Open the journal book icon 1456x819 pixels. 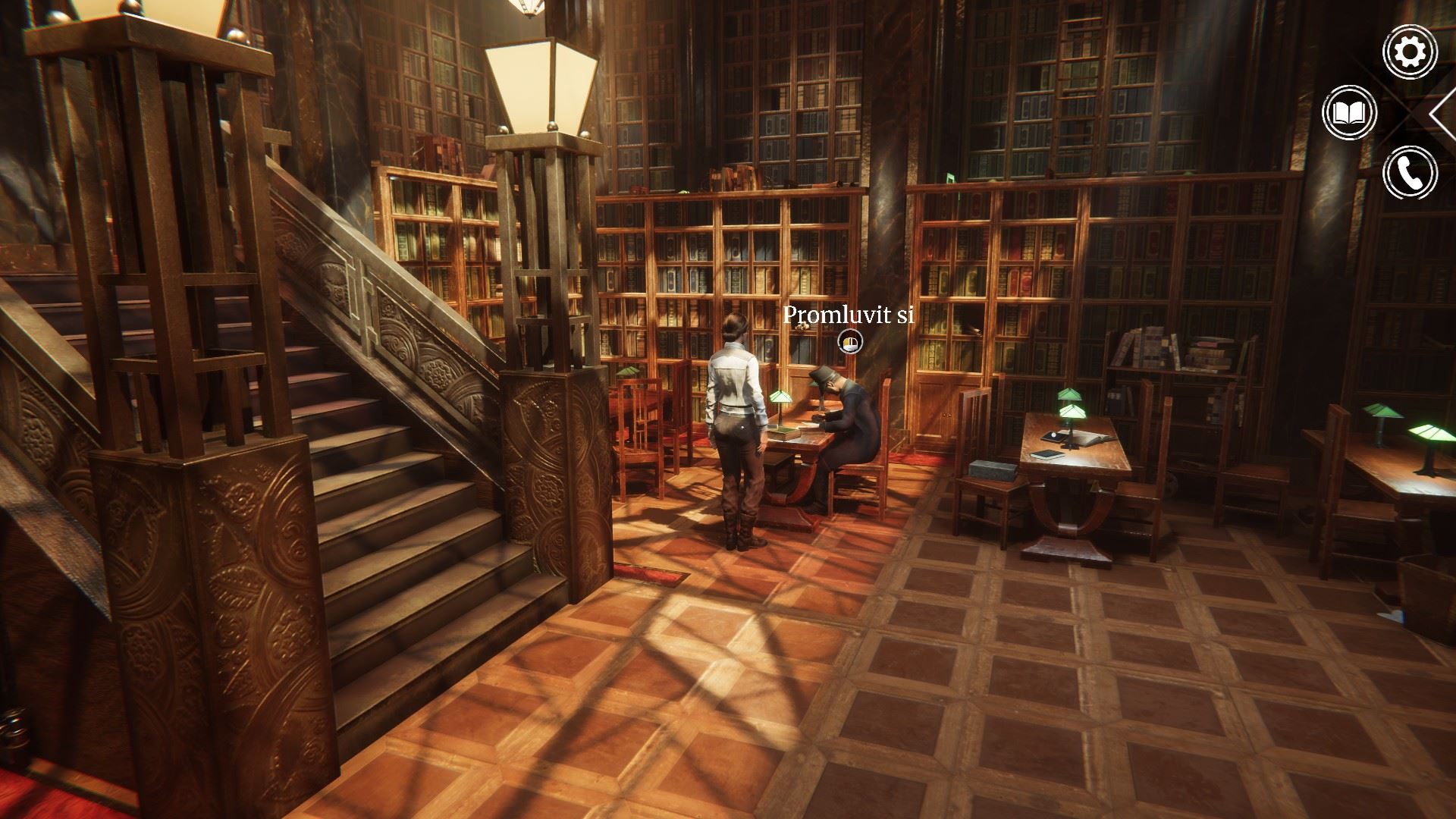[1349, 113]
